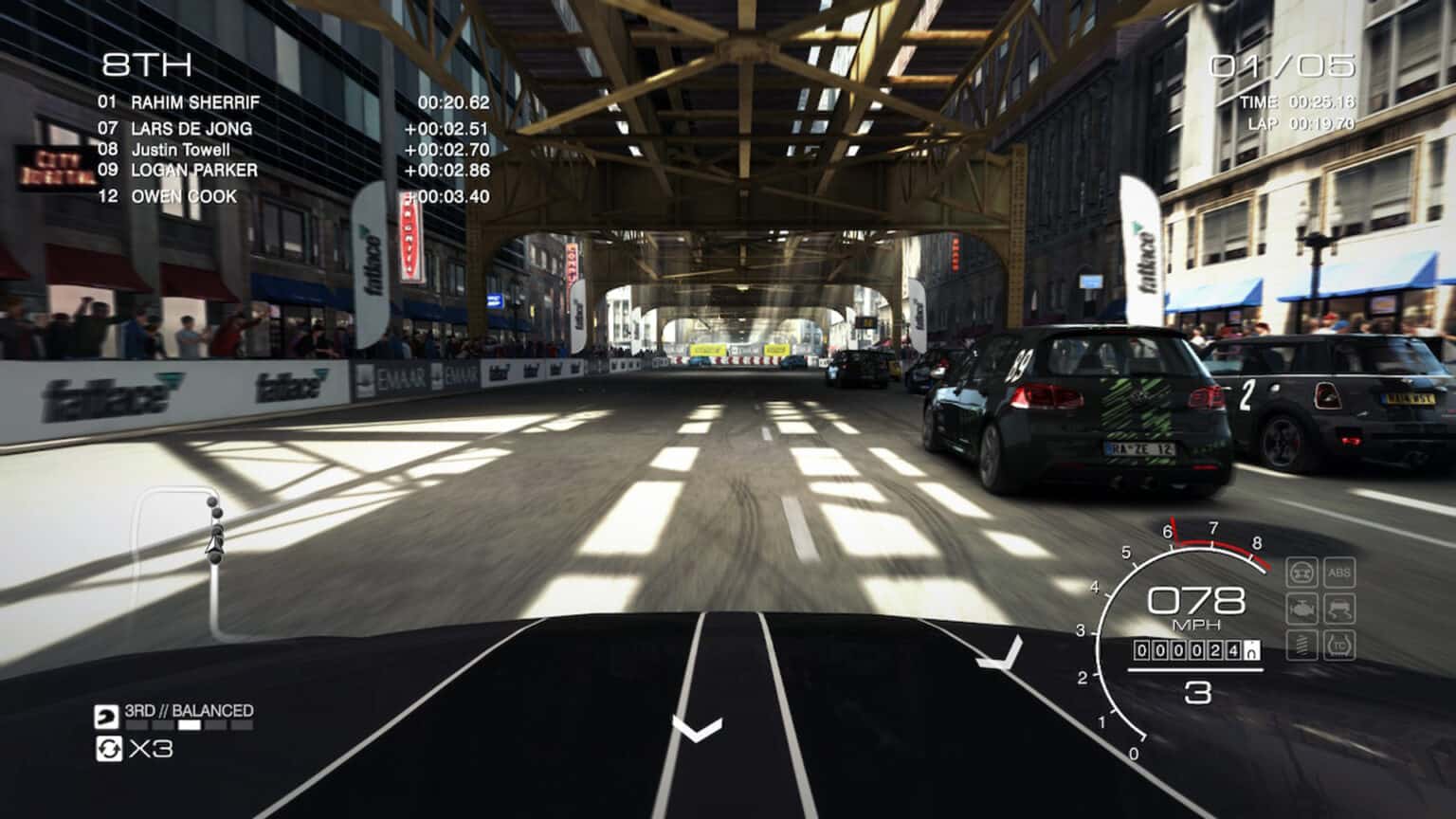Click the spring/coil damage icon

pos(1301,646)
